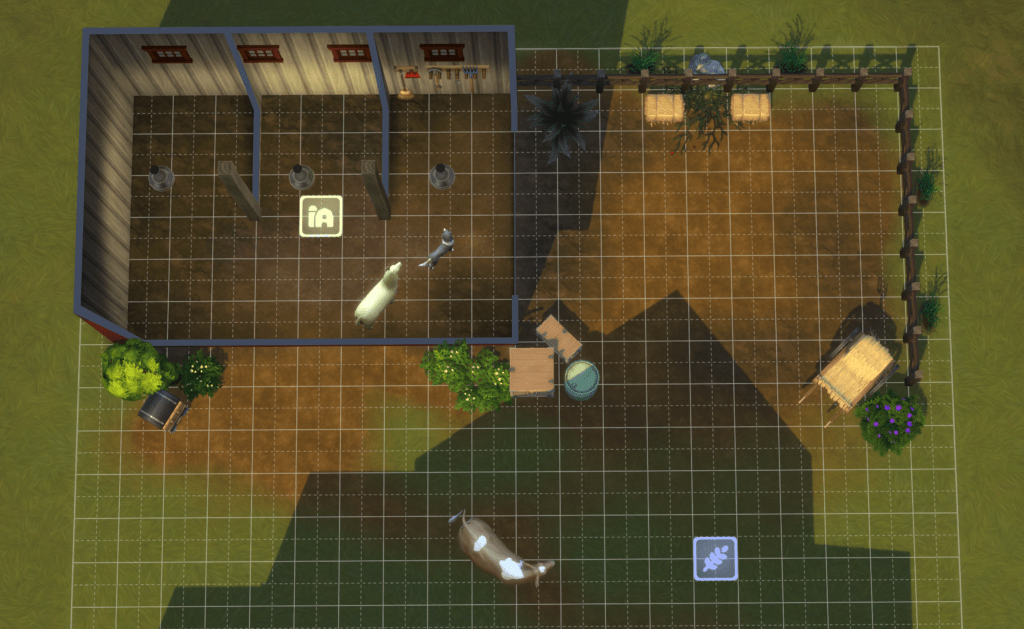Select the blue wheat marker icon
Image resolution: width=1024 pixels, height=629 pixels.
pyautogui.click(x=715, y=558)
